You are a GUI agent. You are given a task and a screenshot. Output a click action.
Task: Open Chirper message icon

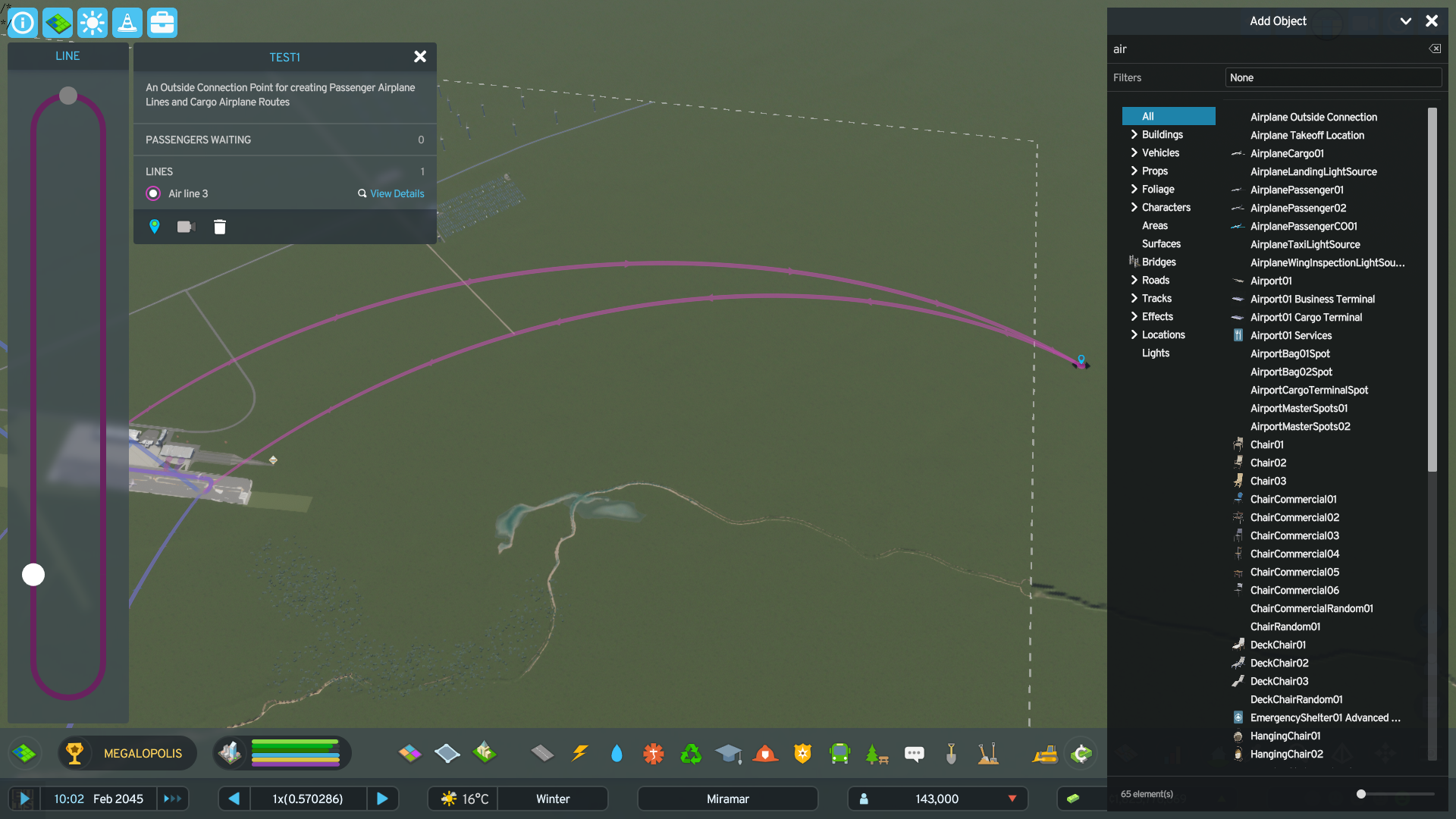click(914, 753)
